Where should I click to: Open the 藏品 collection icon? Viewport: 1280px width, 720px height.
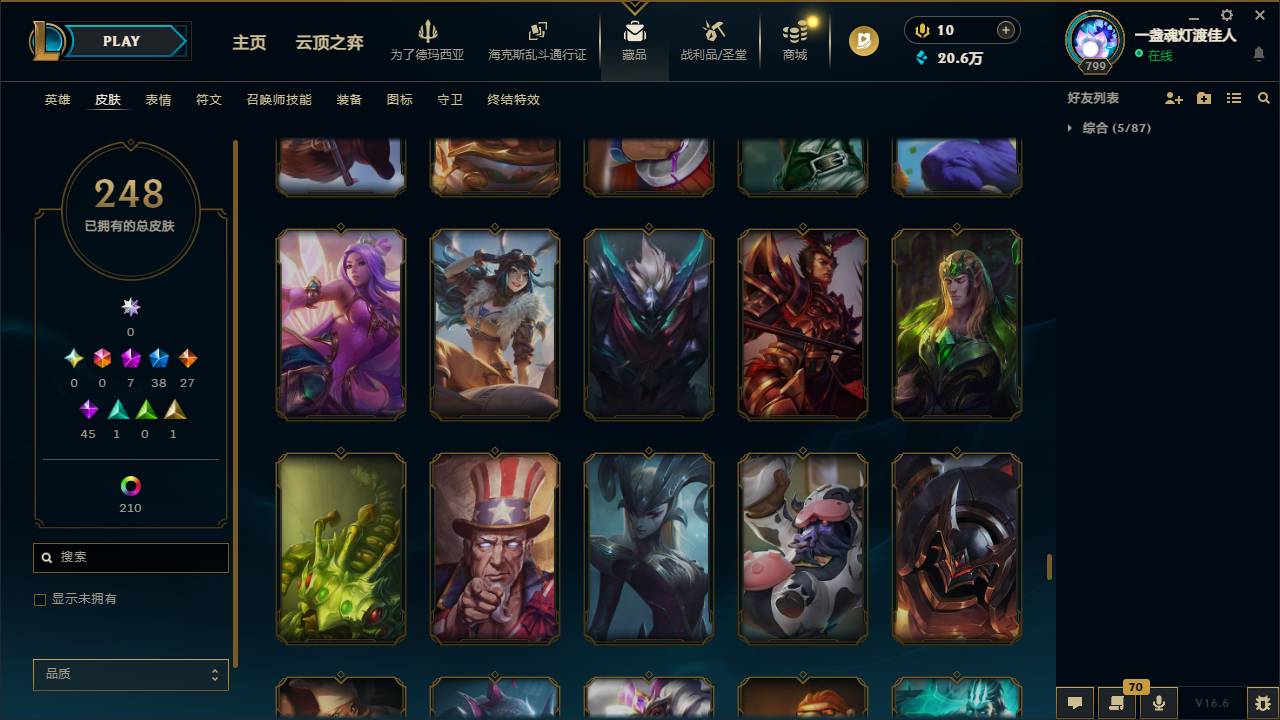634,30
